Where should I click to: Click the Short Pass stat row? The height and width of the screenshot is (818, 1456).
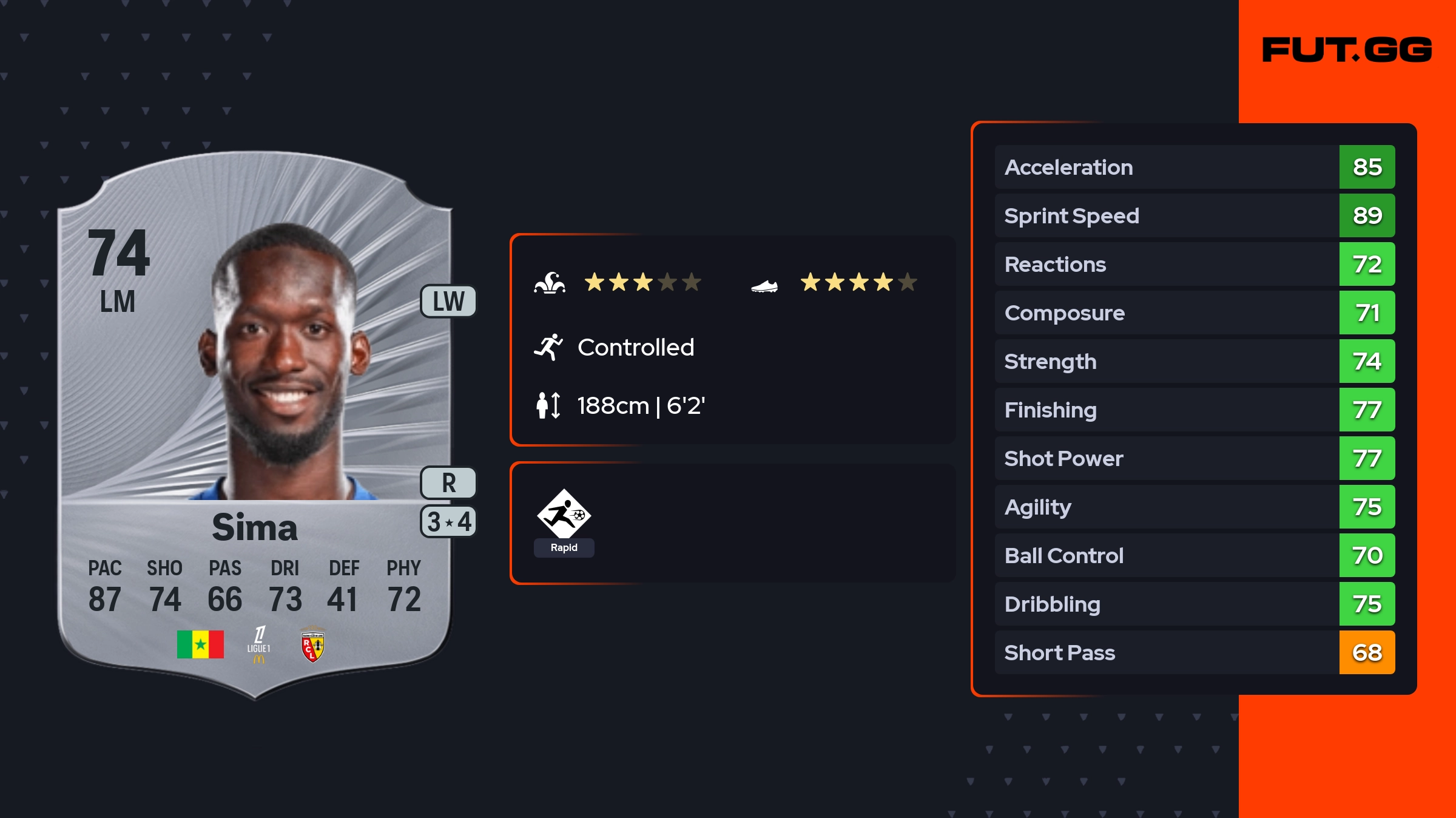[1195, 653]
